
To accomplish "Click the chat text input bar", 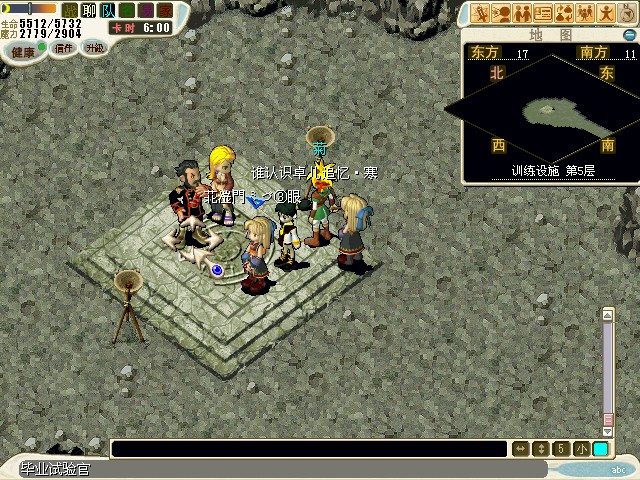I will [x=308, y=449].
